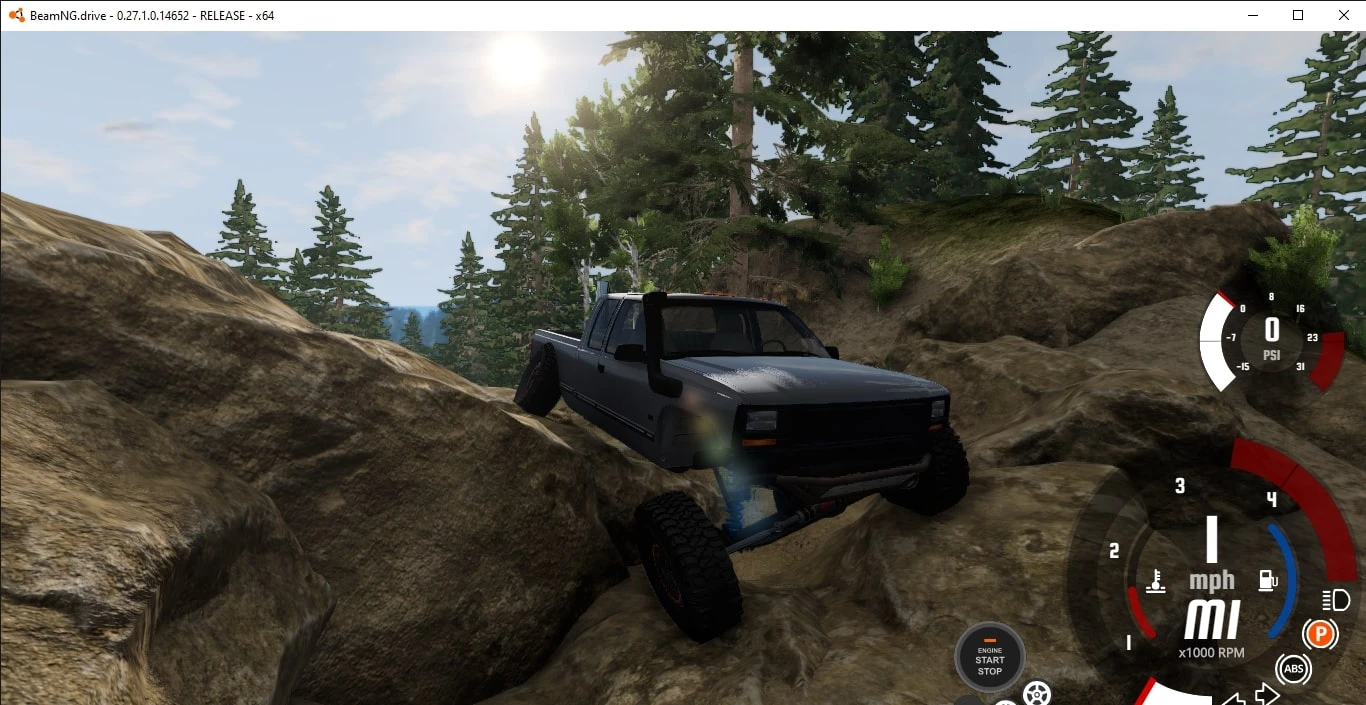
Task: Toggle the wheel-shaped drivetrain icon
Action: (x=1037, y=693)
